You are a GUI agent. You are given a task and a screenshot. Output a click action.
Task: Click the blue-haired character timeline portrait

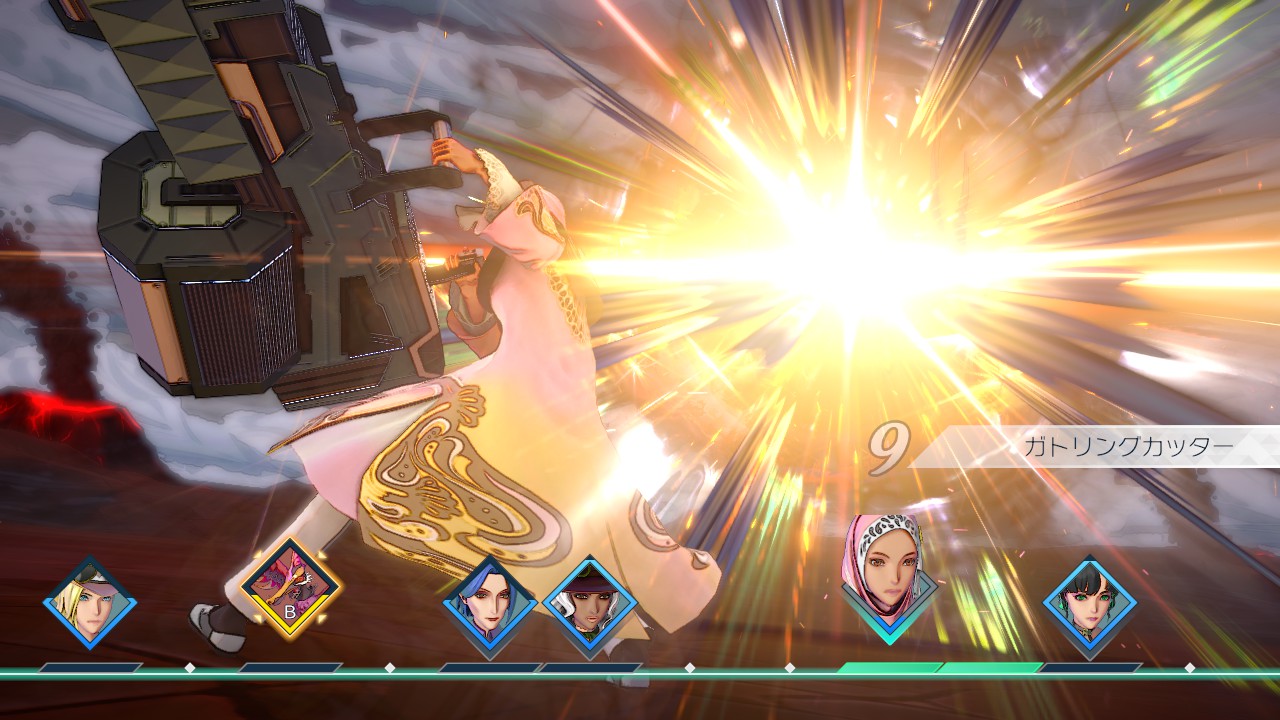[490, 605]
